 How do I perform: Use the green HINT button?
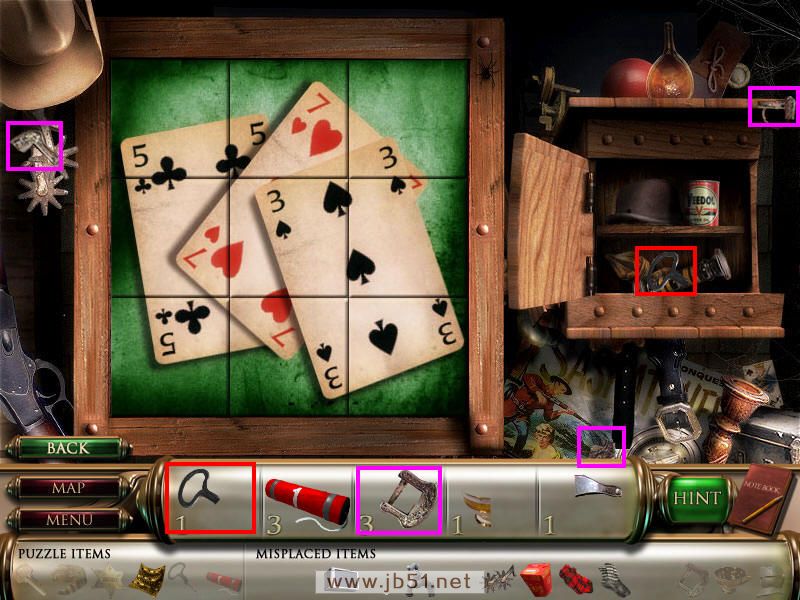click(696, 498)
